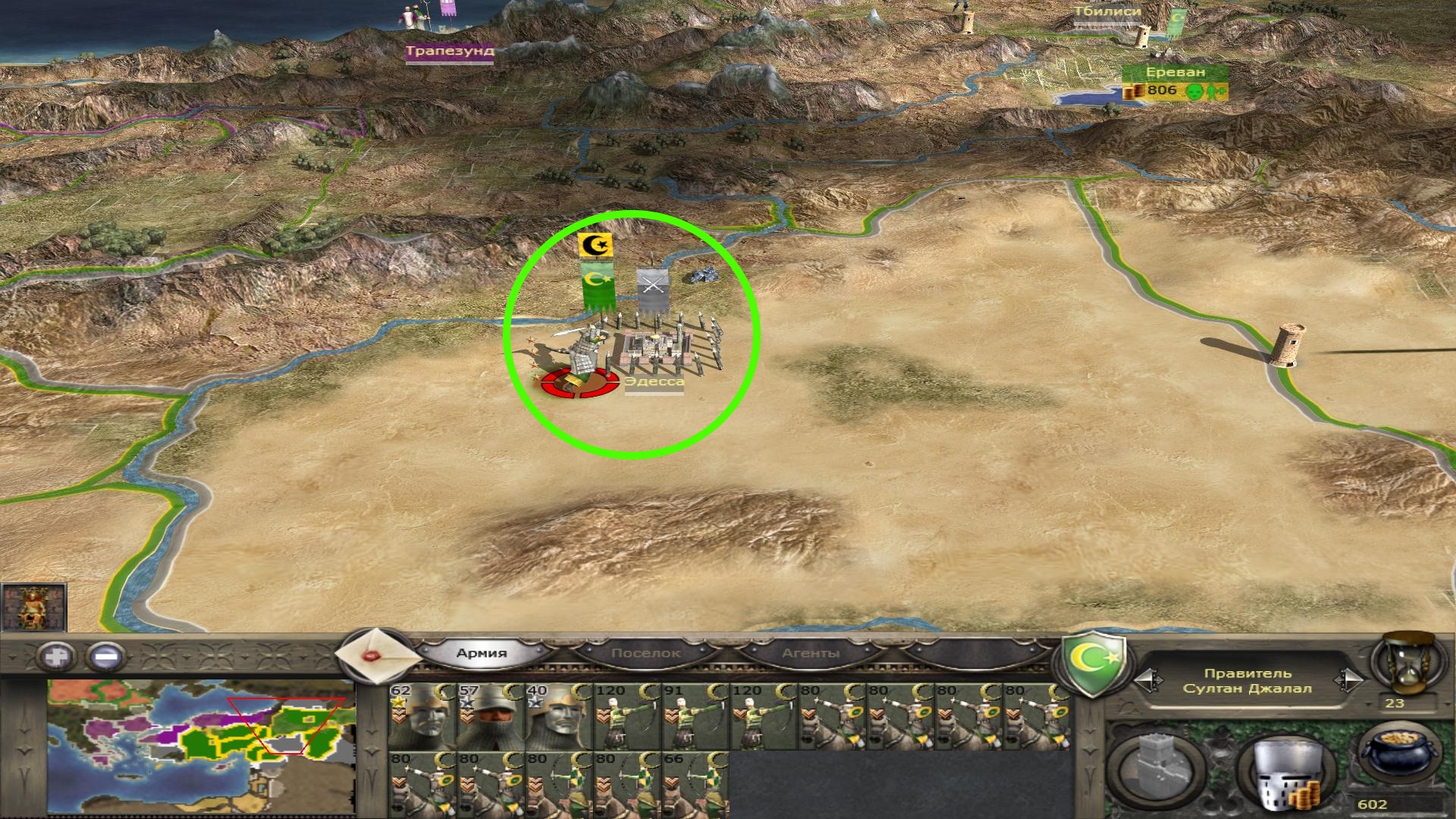The image size is (1456, 819).
Task: Zoom out the minimap with the minus button
Action: 105,656
